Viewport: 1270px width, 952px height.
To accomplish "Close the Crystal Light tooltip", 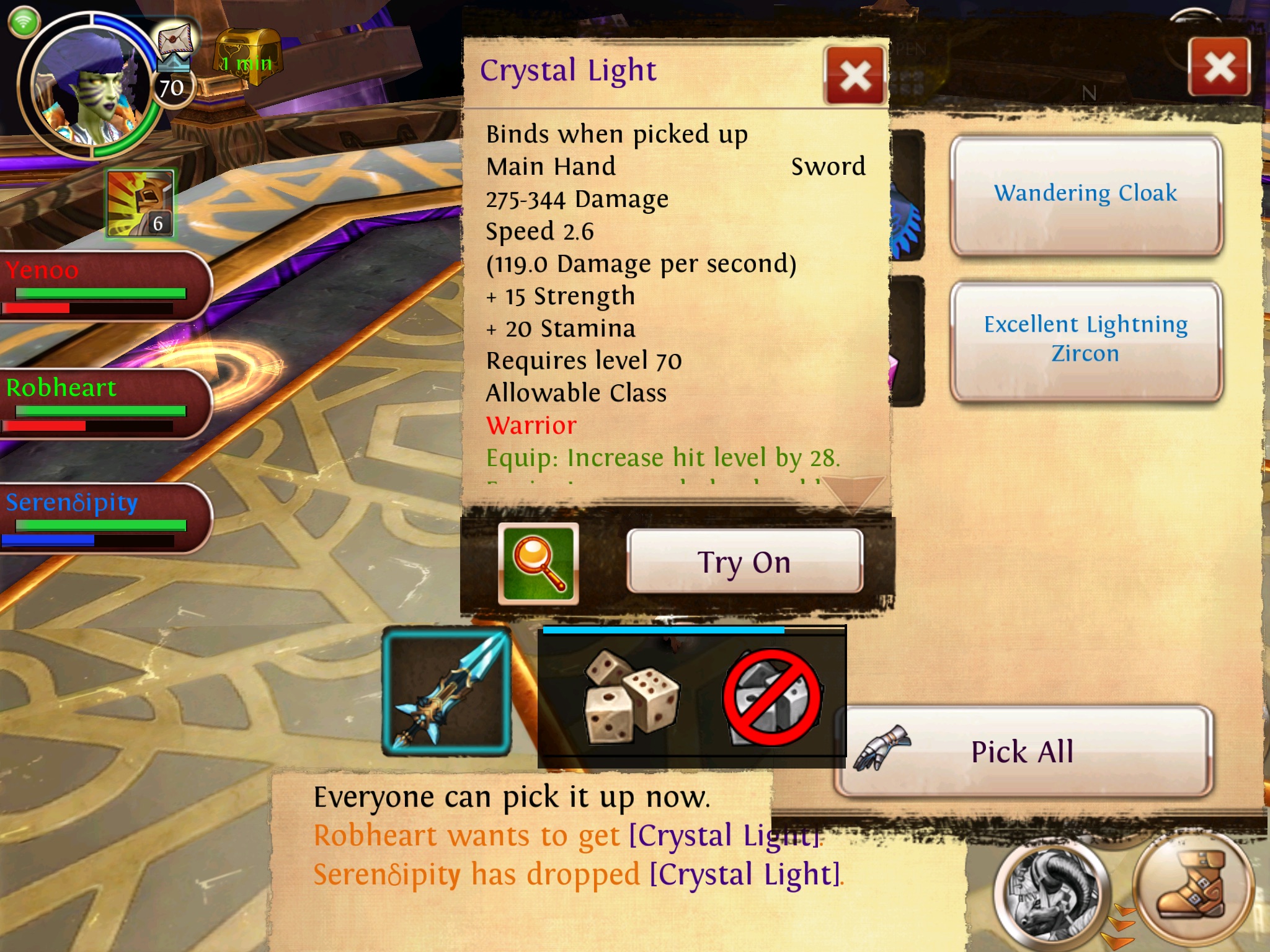I will coord(855,77).
